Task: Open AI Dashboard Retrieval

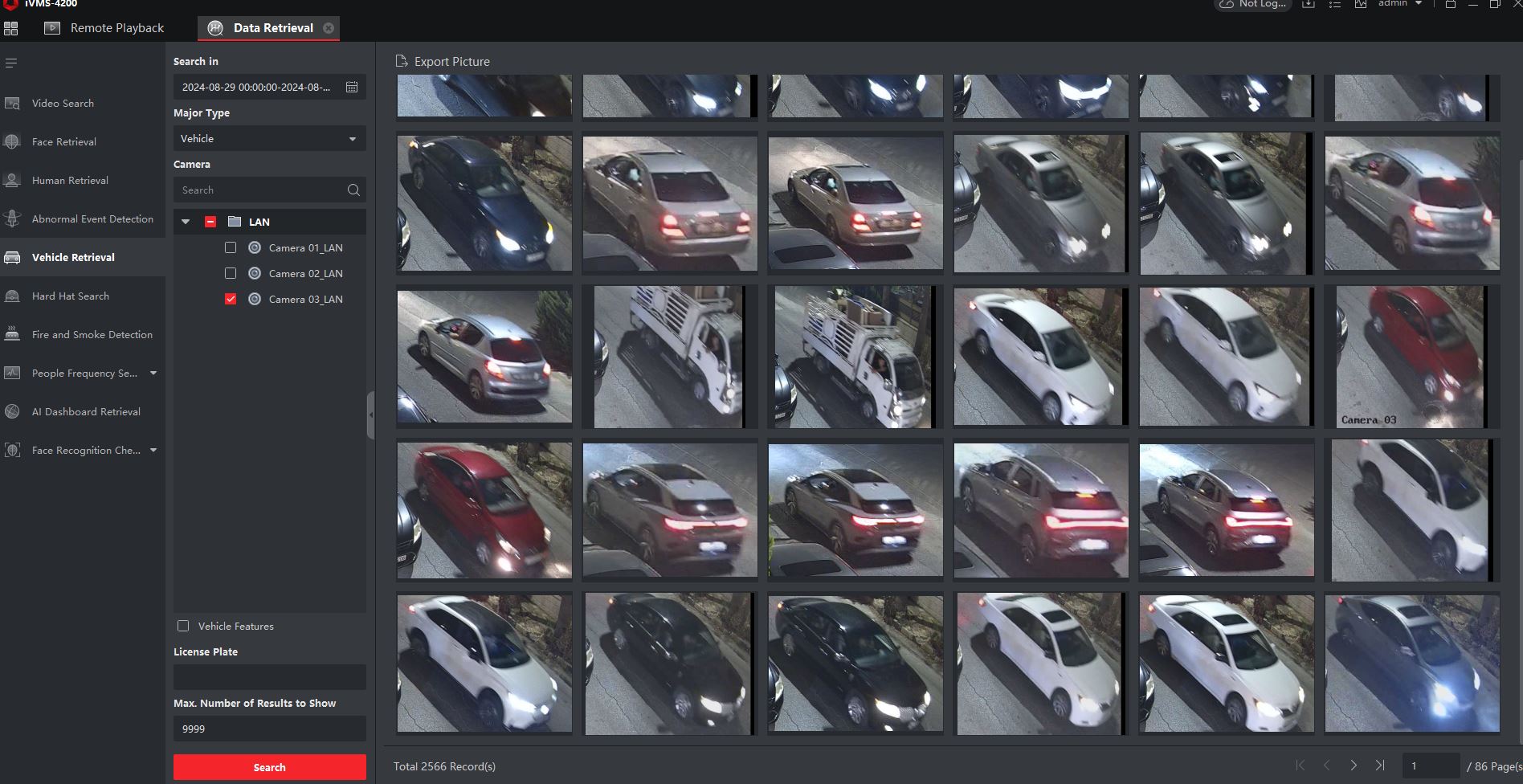Action: (x=86, y=412)
